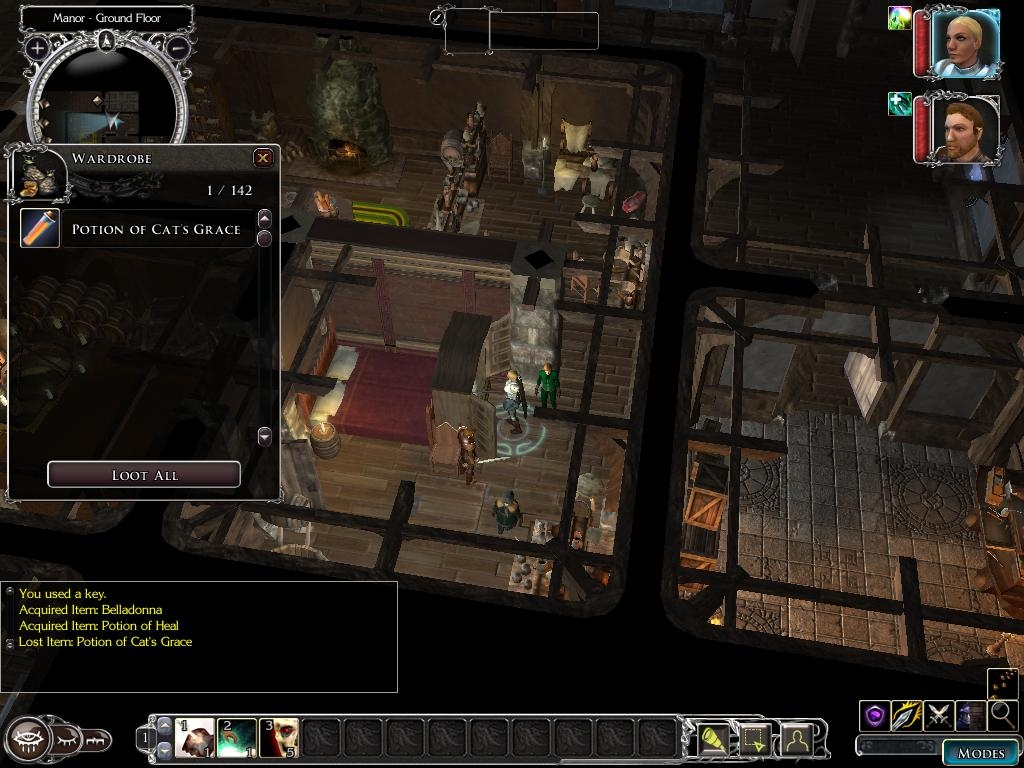The width and height of the screenshot is (1024, 768).
Task: Close the Wardrobe loot window
Action: pyautogui.click(x=263, y=158)
